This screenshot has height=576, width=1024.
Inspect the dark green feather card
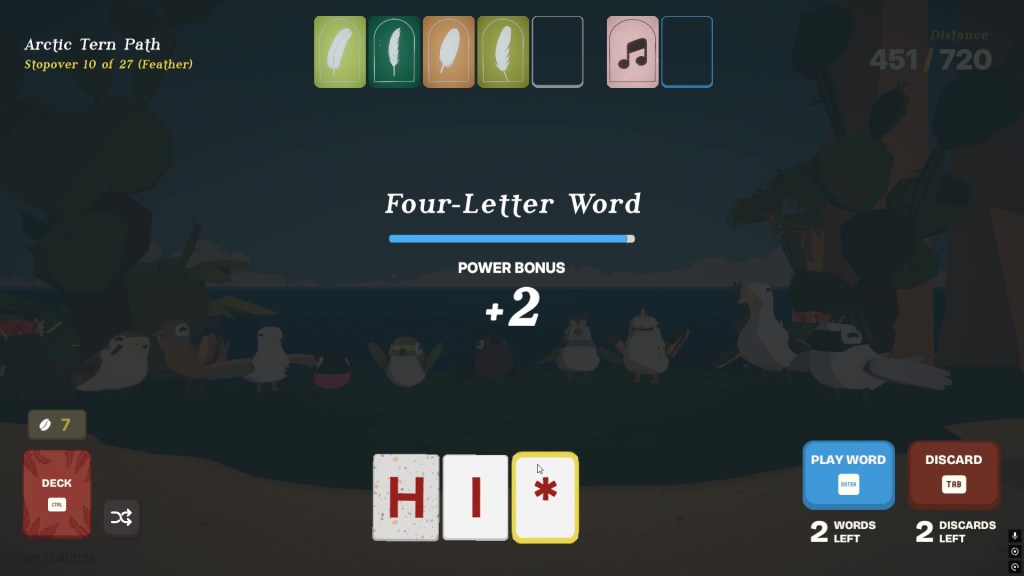[394, 52]
